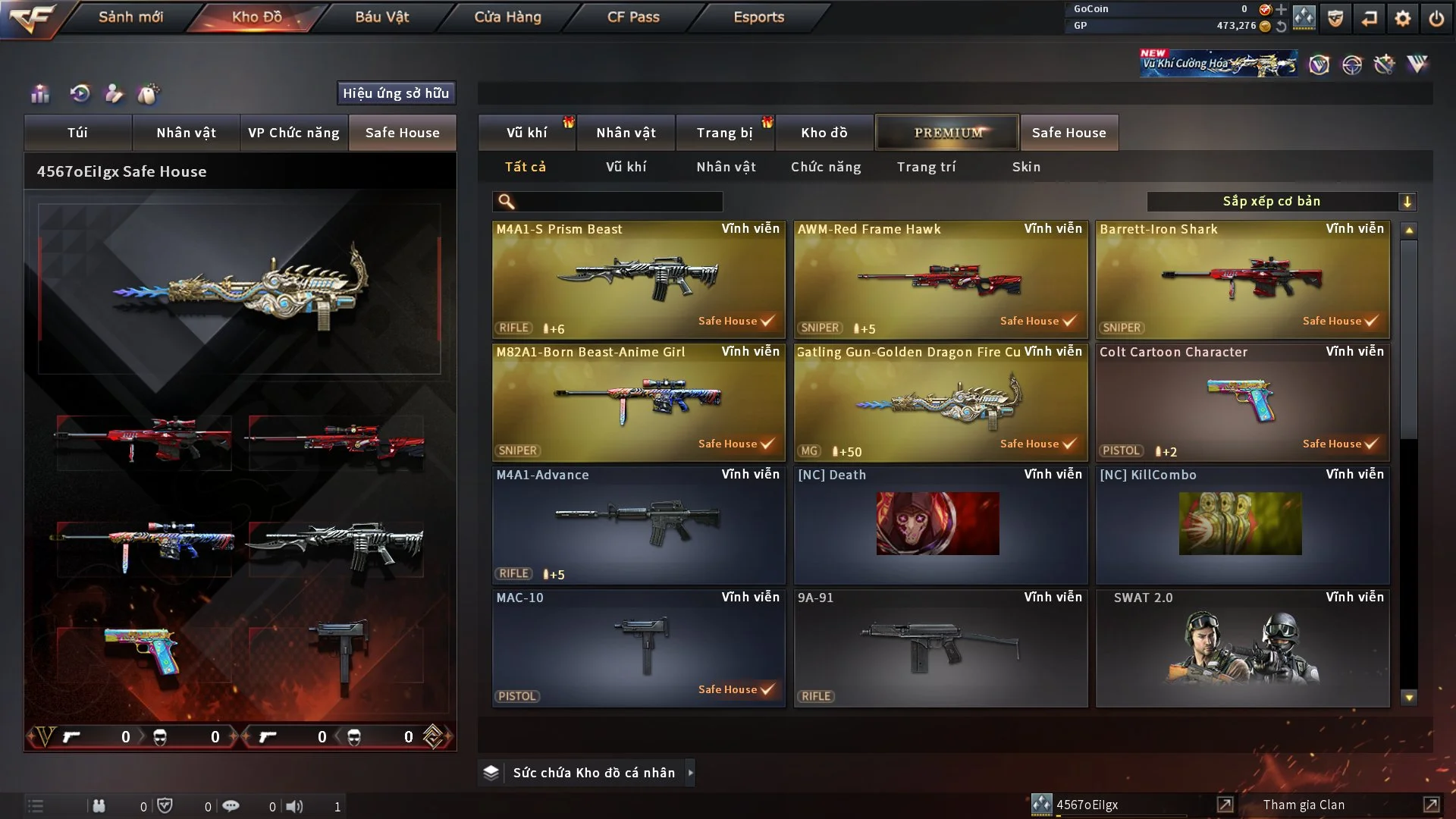Filter items by Trang trí category
Viewport: 1456px width, 819px height.
click(x=926, y=167)
